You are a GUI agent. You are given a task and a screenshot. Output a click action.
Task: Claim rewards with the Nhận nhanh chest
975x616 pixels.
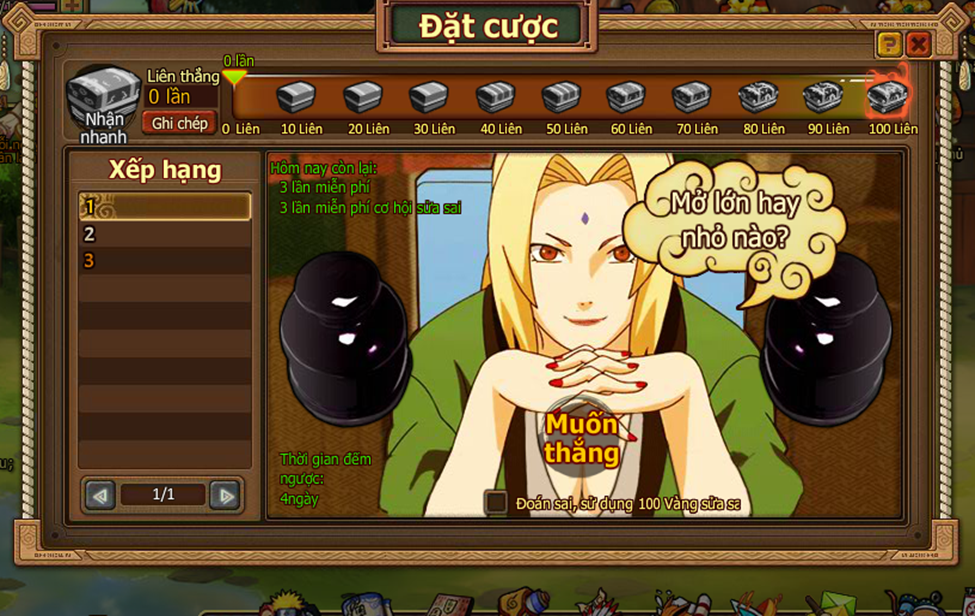(103, 100)
